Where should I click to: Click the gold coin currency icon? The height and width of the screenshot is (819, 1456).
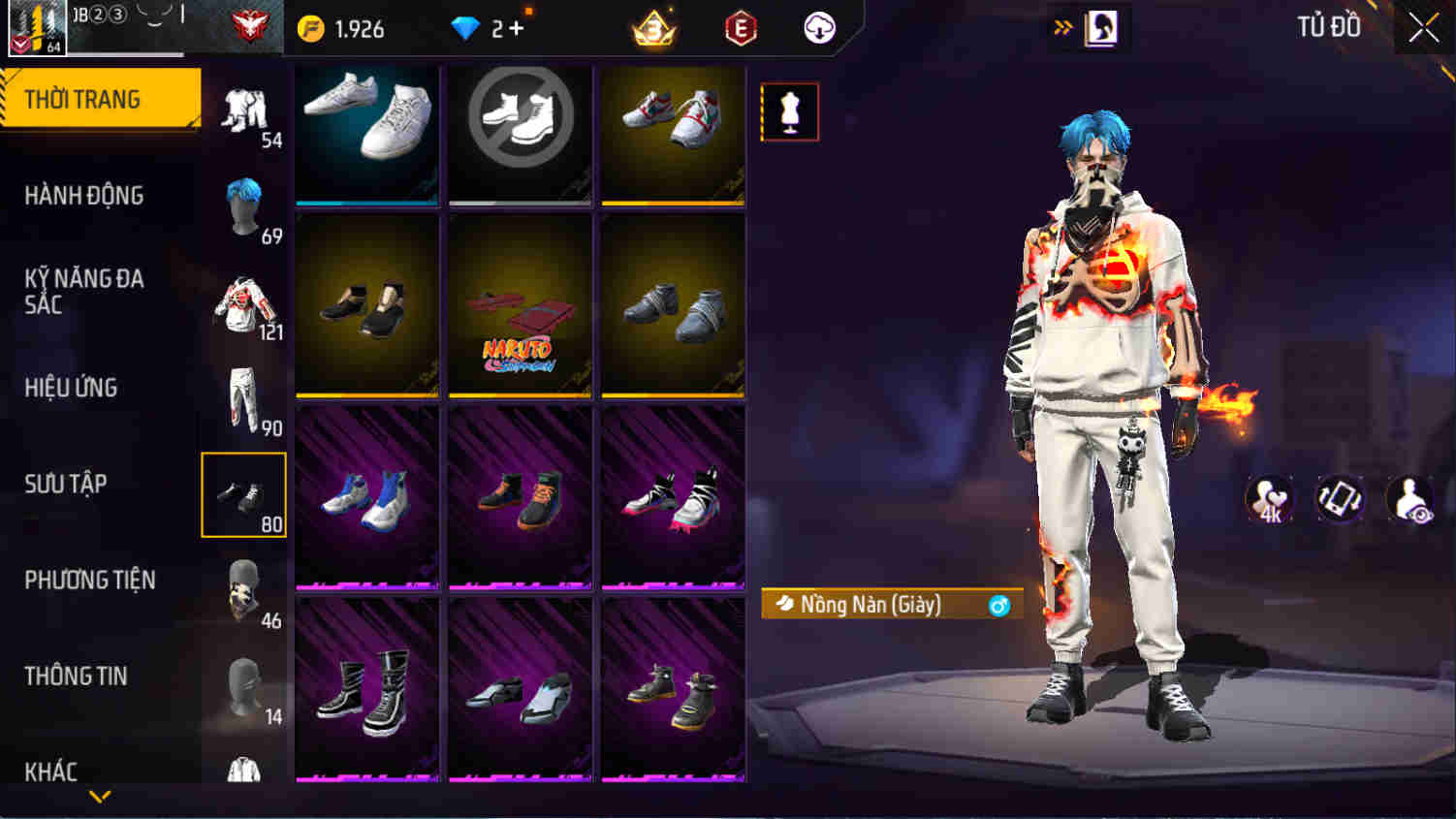click(x=311, y=29)
